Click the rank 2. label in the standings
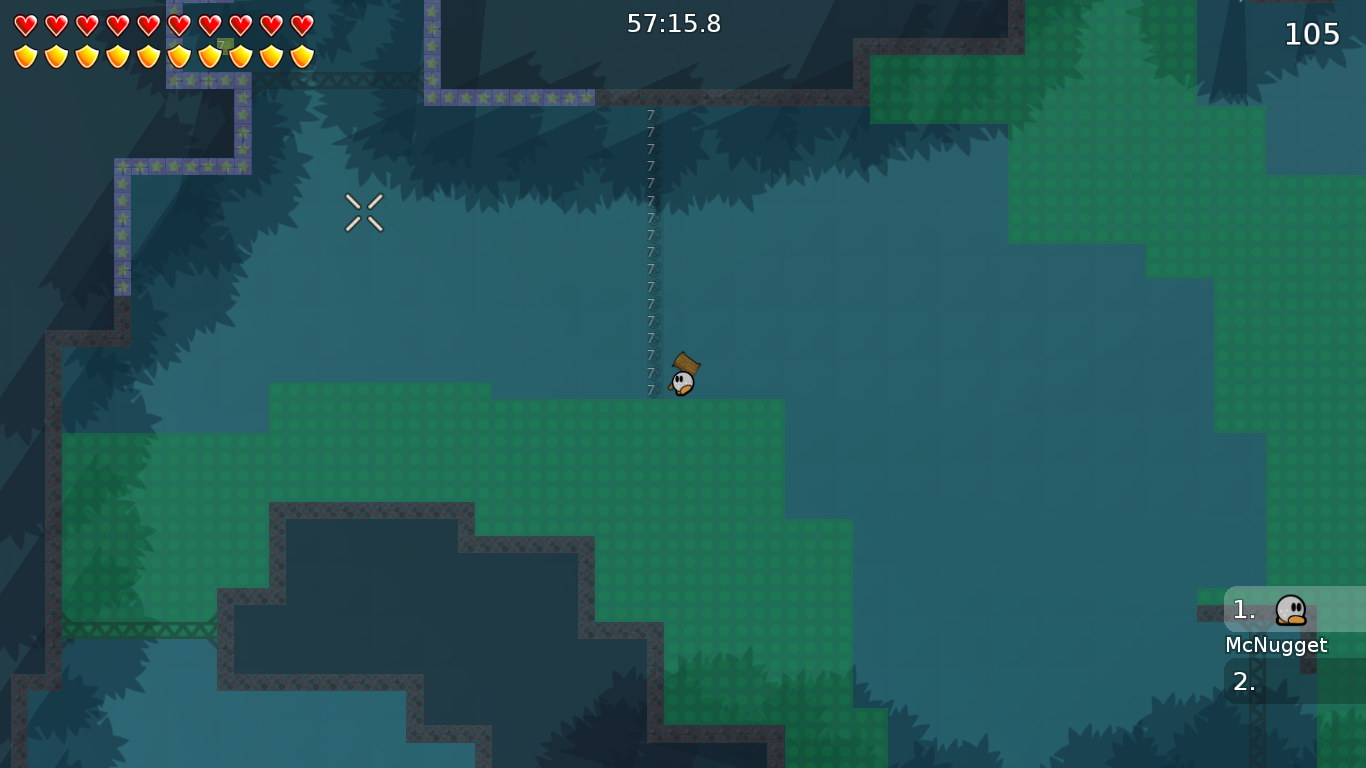 pos(1243,684)
